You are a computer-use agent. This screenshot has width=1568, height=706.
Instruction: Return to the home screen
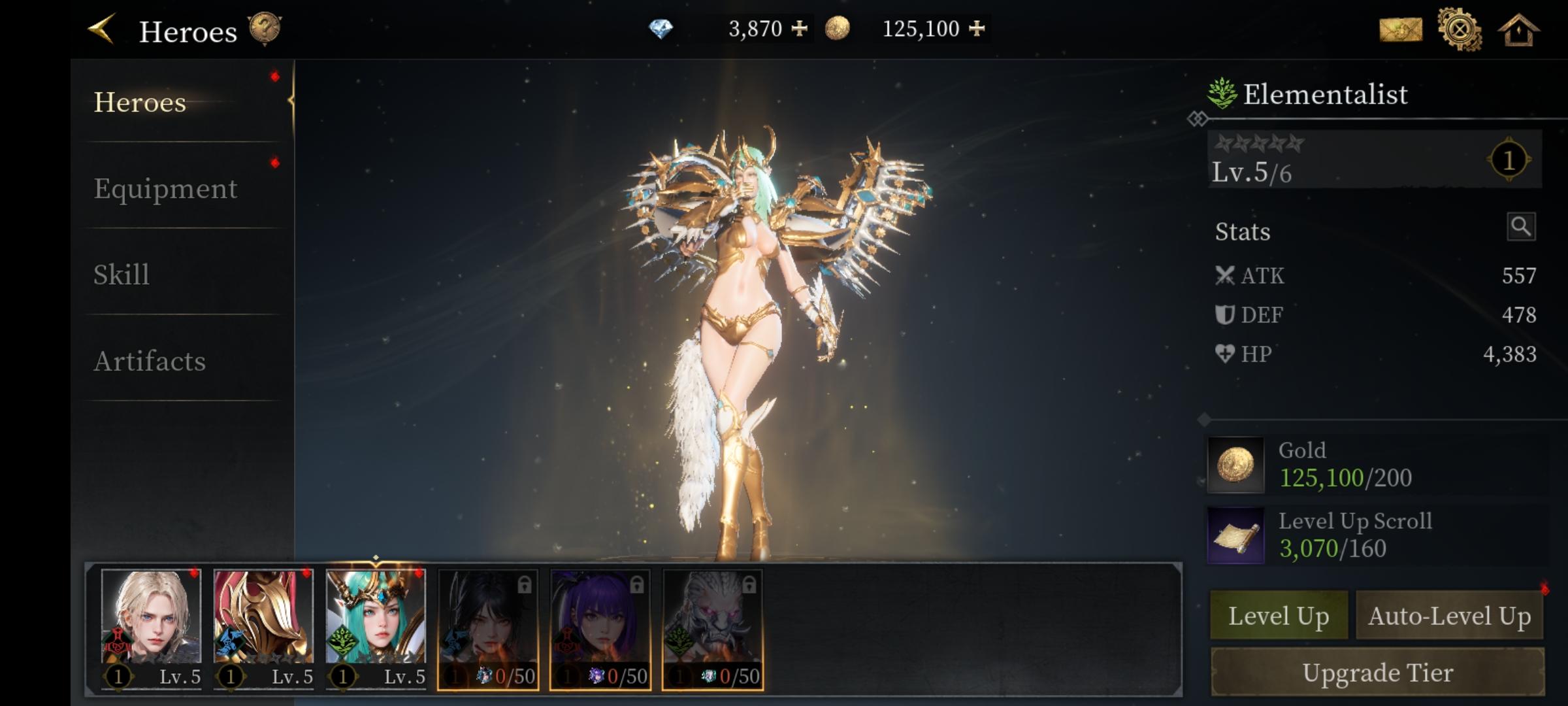coord(1518,30)
